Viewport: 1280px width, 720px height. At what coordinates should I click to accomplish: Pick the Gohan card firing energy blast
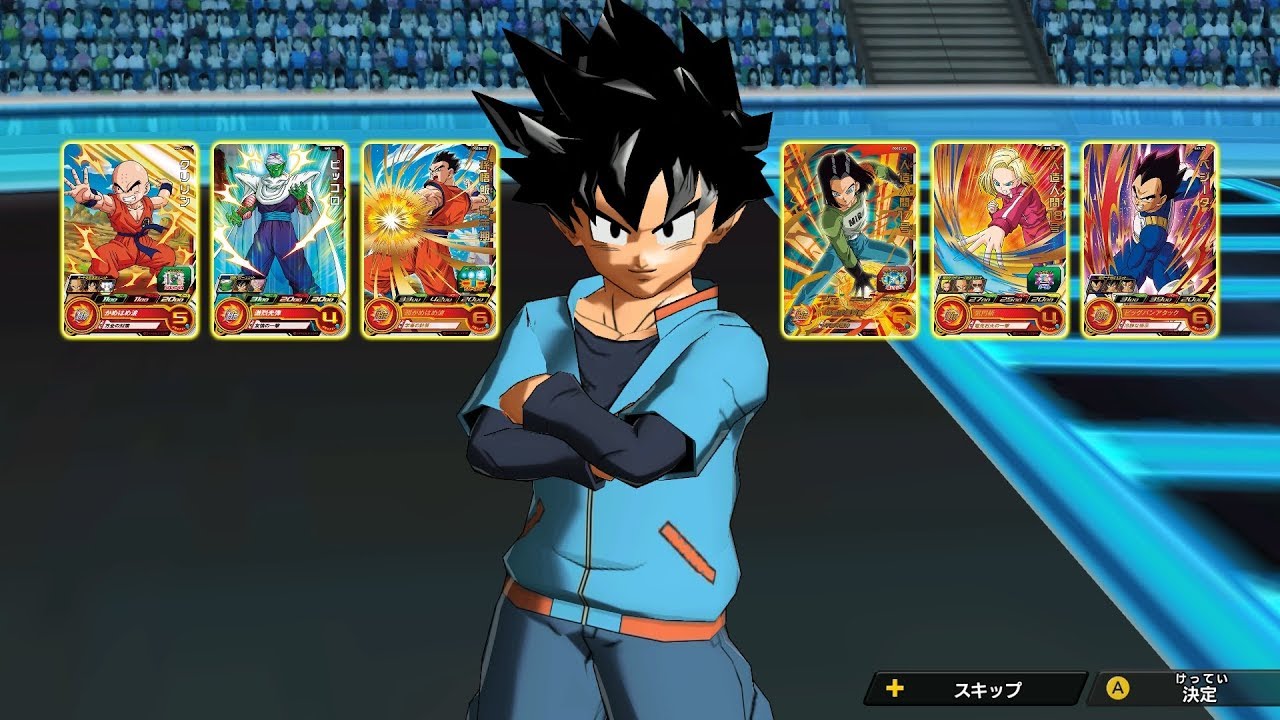(430, 240)
